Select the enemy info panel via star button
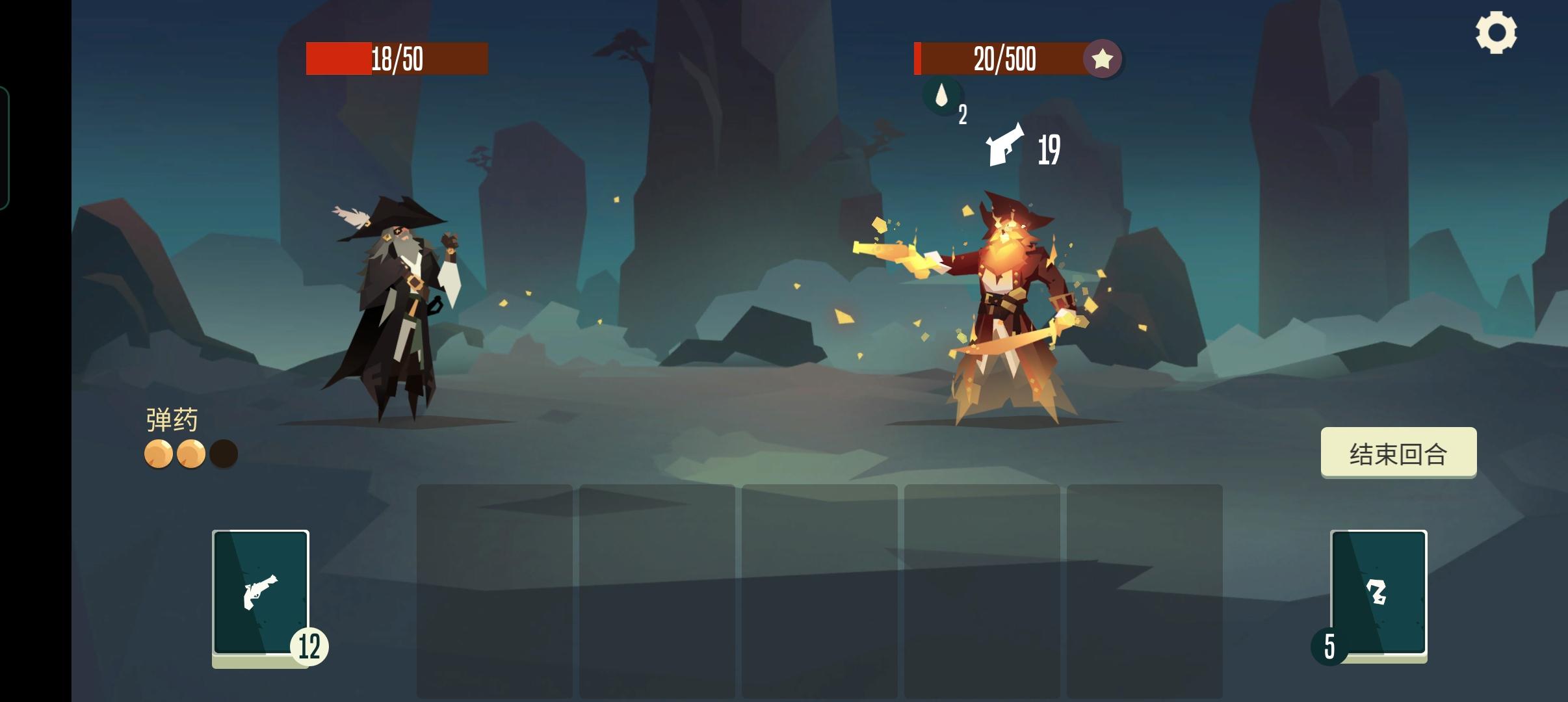 tap(1103, 59)
